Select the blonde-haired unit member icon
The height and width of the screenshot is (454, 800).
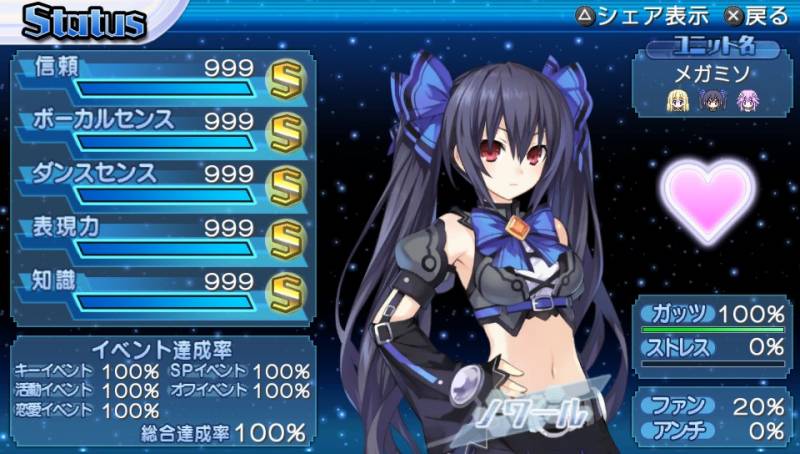coord(678,99)
